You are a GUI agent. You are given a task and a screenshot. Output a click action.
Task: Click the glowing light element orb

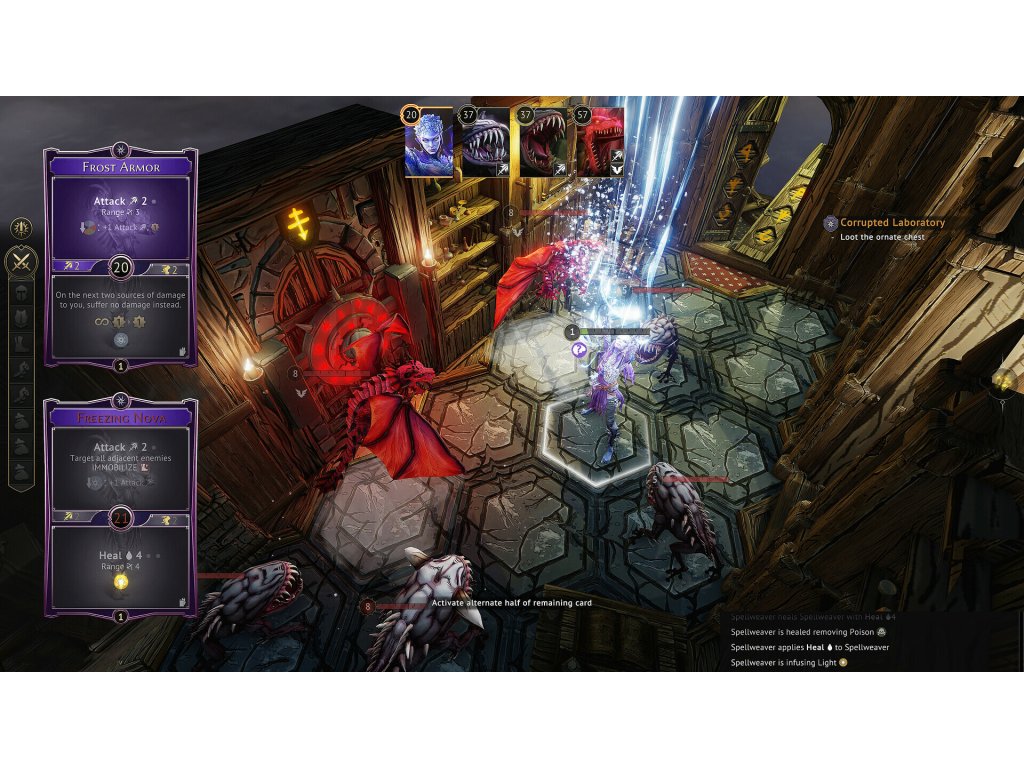click(1003, 381)
